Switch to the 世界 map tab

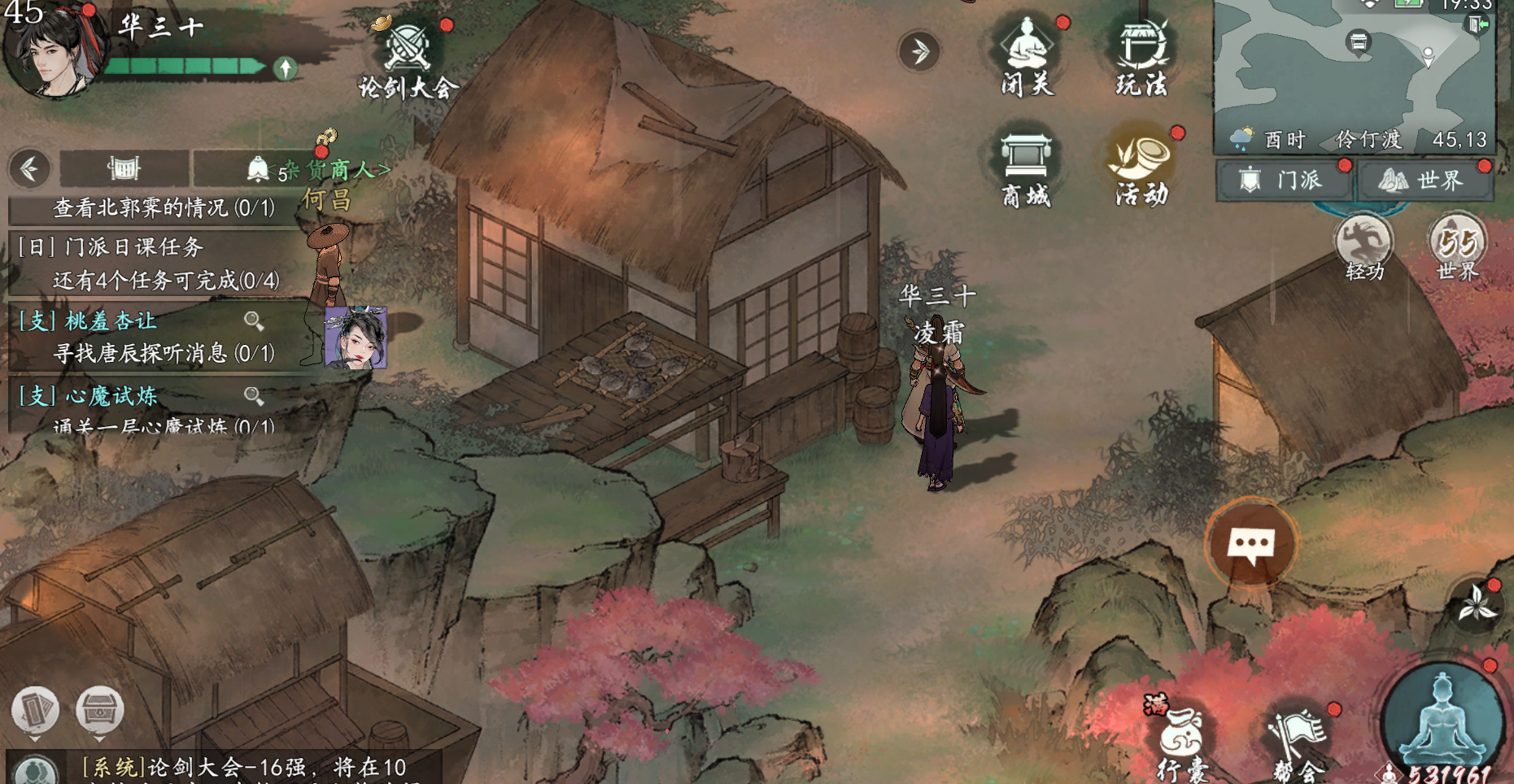(x=1424, y=180)
